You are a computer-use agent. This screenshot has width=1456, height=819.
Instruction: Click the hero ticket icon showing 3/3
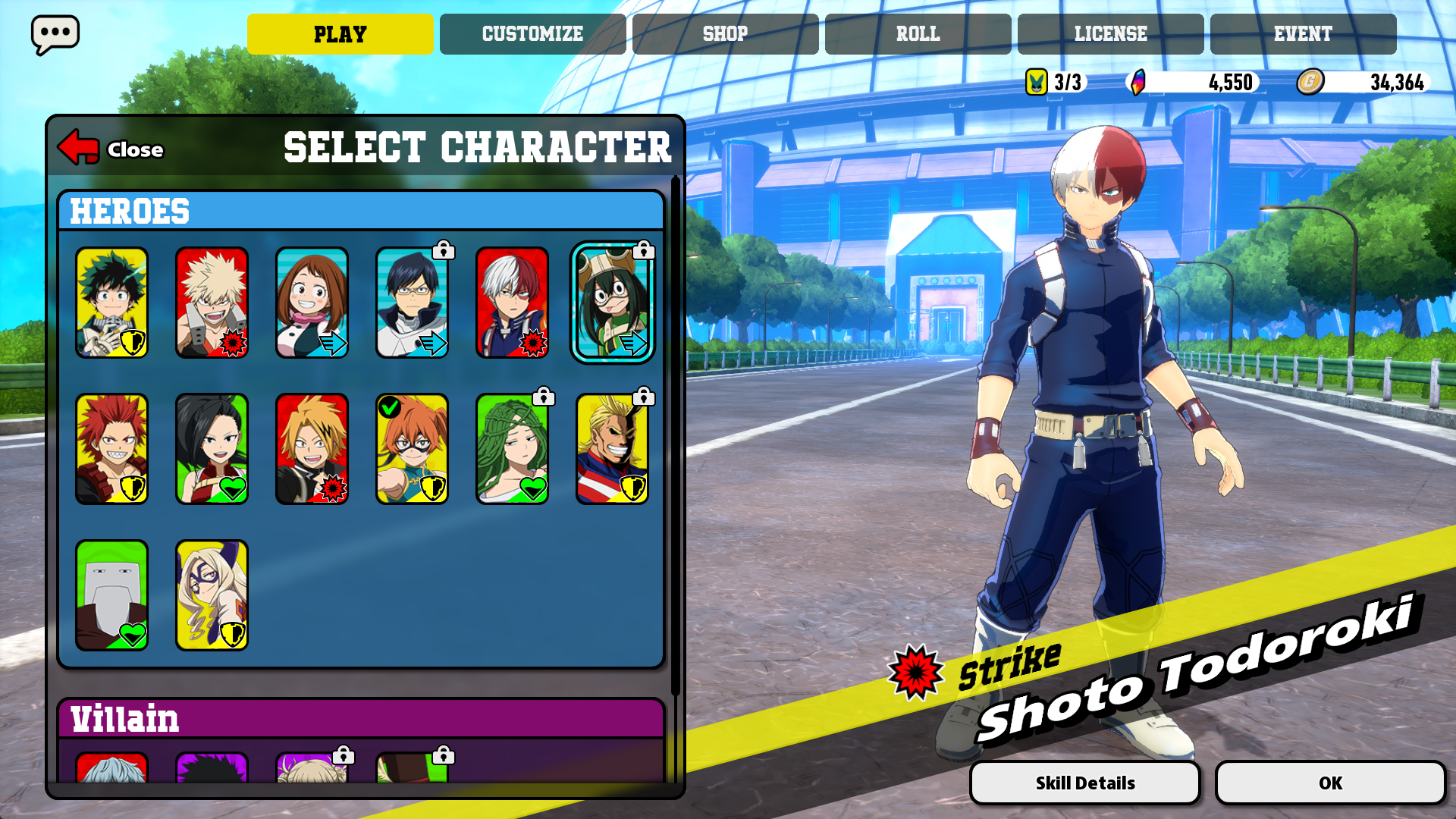coord(1036,82)
